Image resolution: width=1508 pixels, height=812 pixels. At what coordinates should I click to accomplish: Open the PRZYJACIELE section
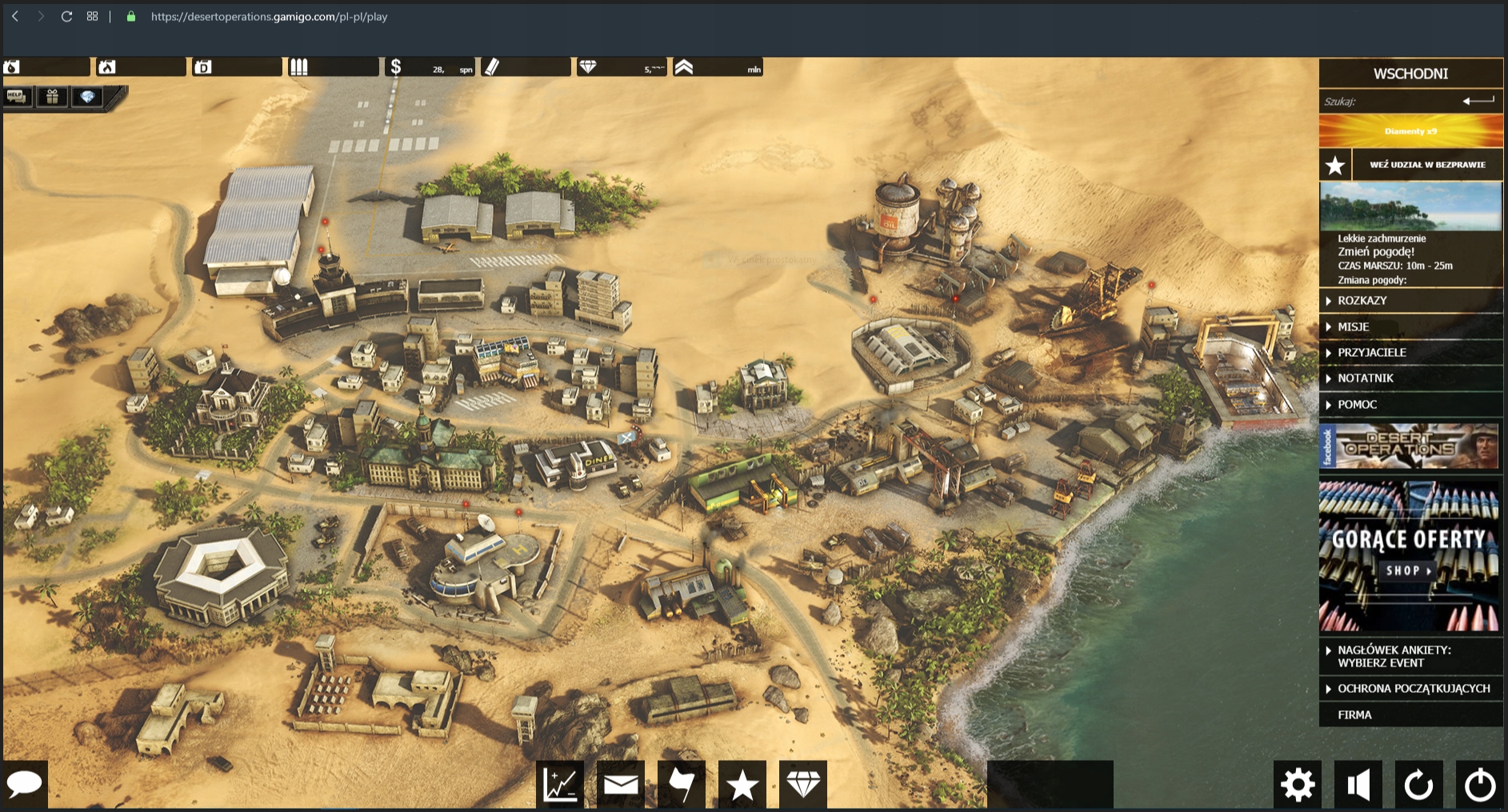[x=1372, y=352]
